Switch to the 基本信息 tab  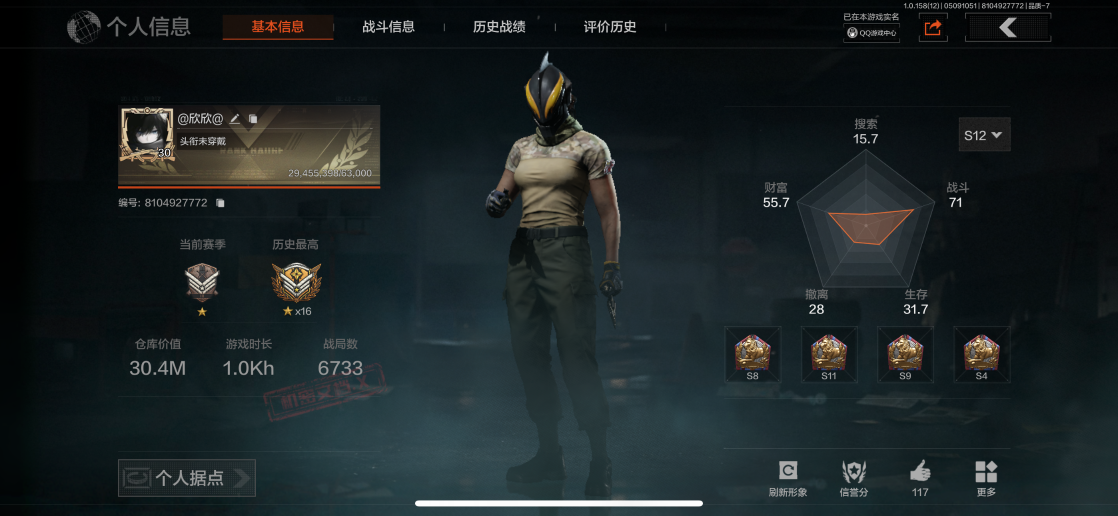pyautogui.click(x=278, y=27)
